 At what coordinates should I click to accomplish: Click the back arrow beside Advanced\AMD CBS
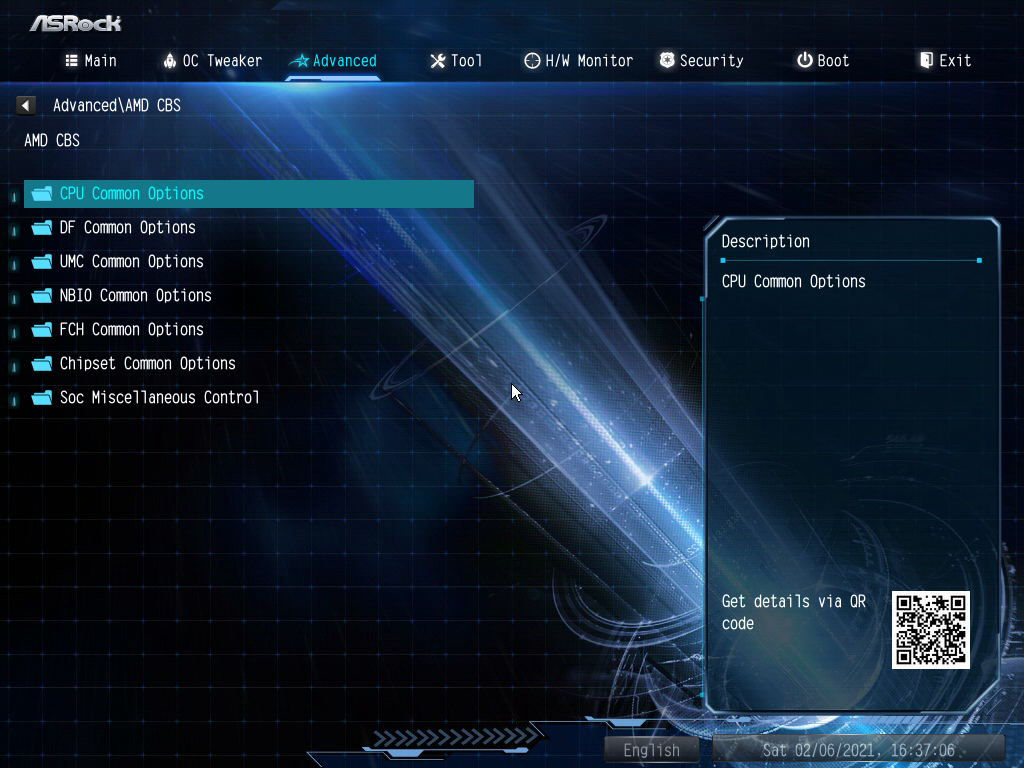(26, 105)
